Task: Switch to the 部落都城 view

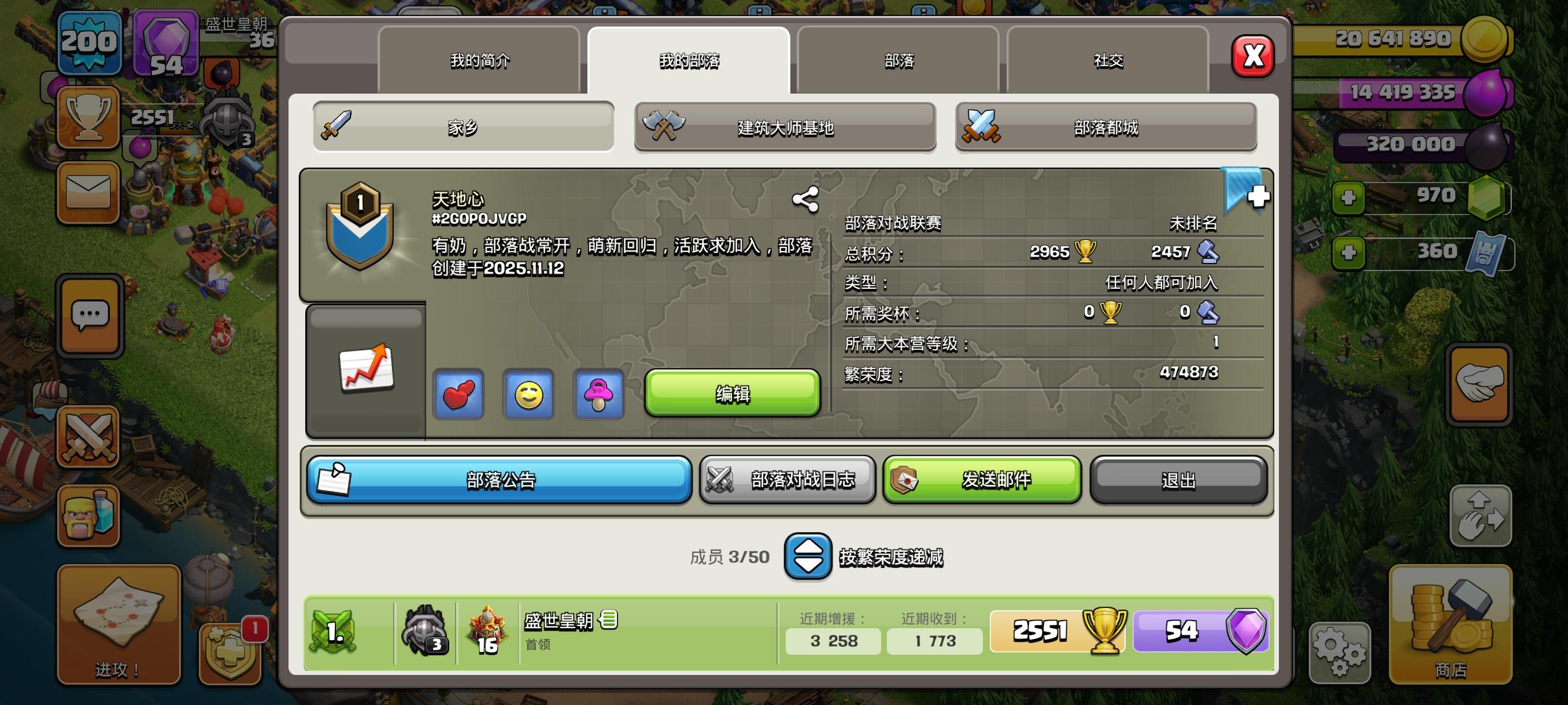Action: click(1105, 127)
